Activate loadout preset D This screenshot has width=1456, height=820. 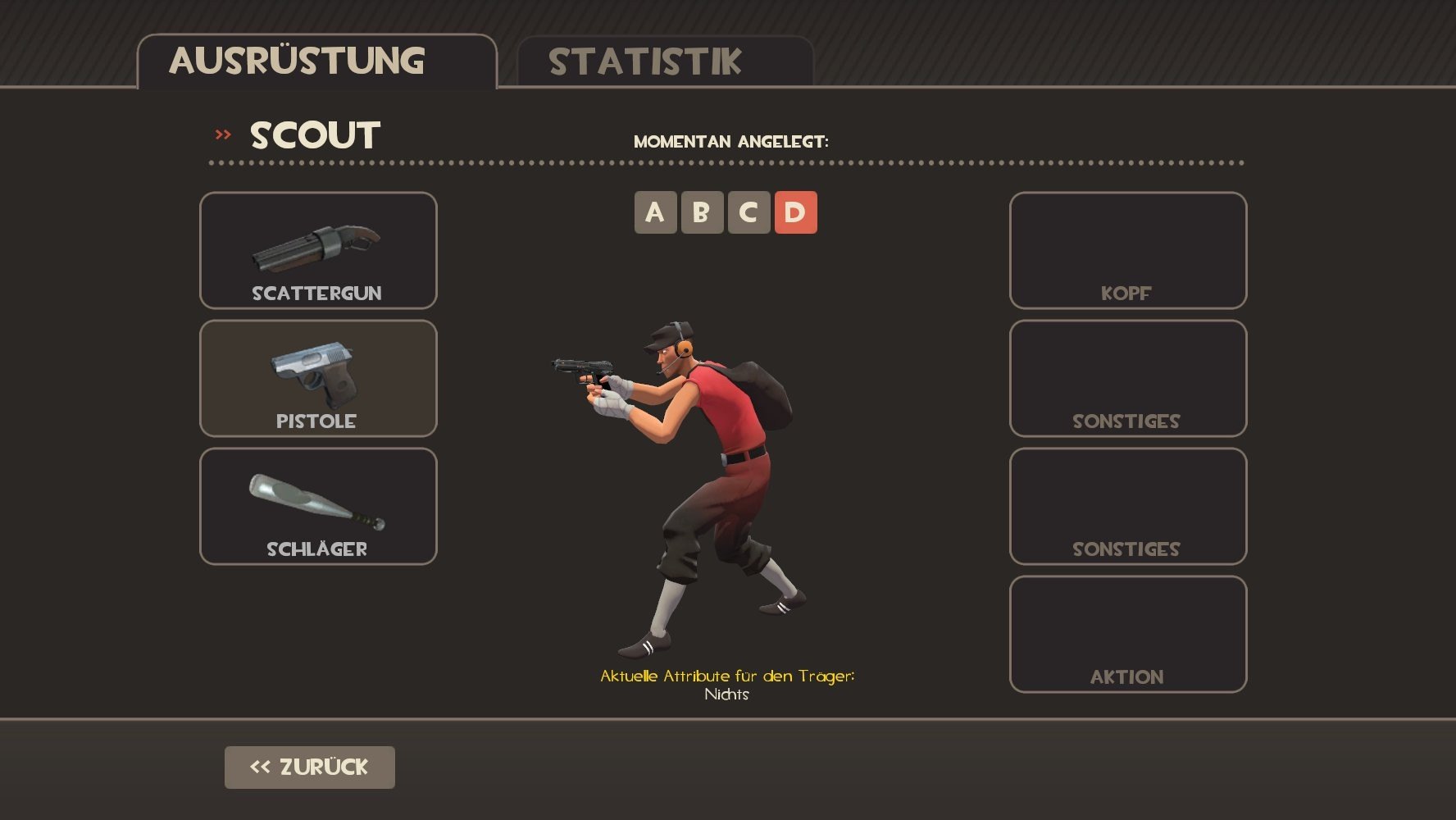[x=795, y=212]
